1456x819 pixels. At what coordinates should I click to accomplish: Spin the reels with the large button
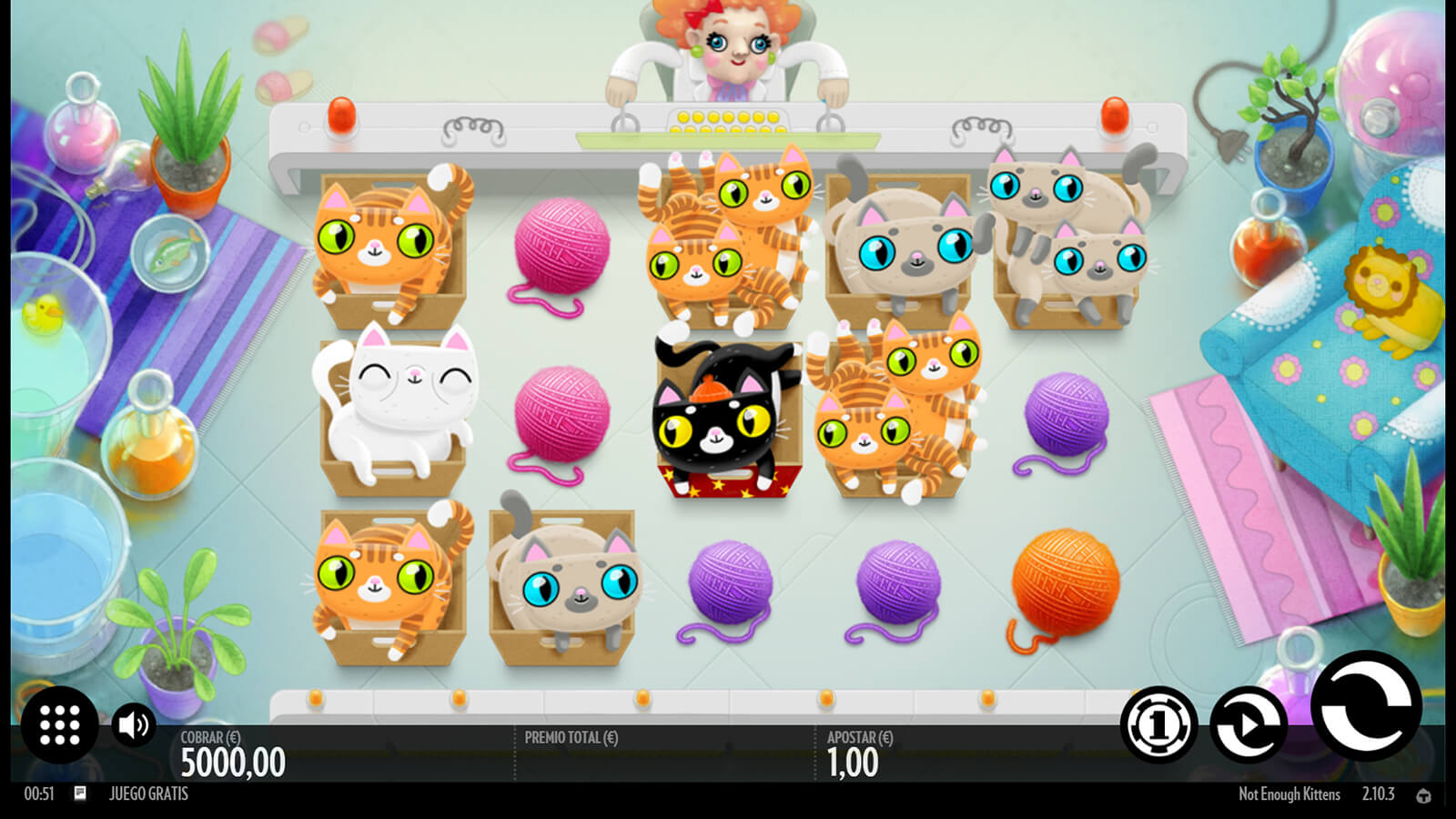point(1366,706)
